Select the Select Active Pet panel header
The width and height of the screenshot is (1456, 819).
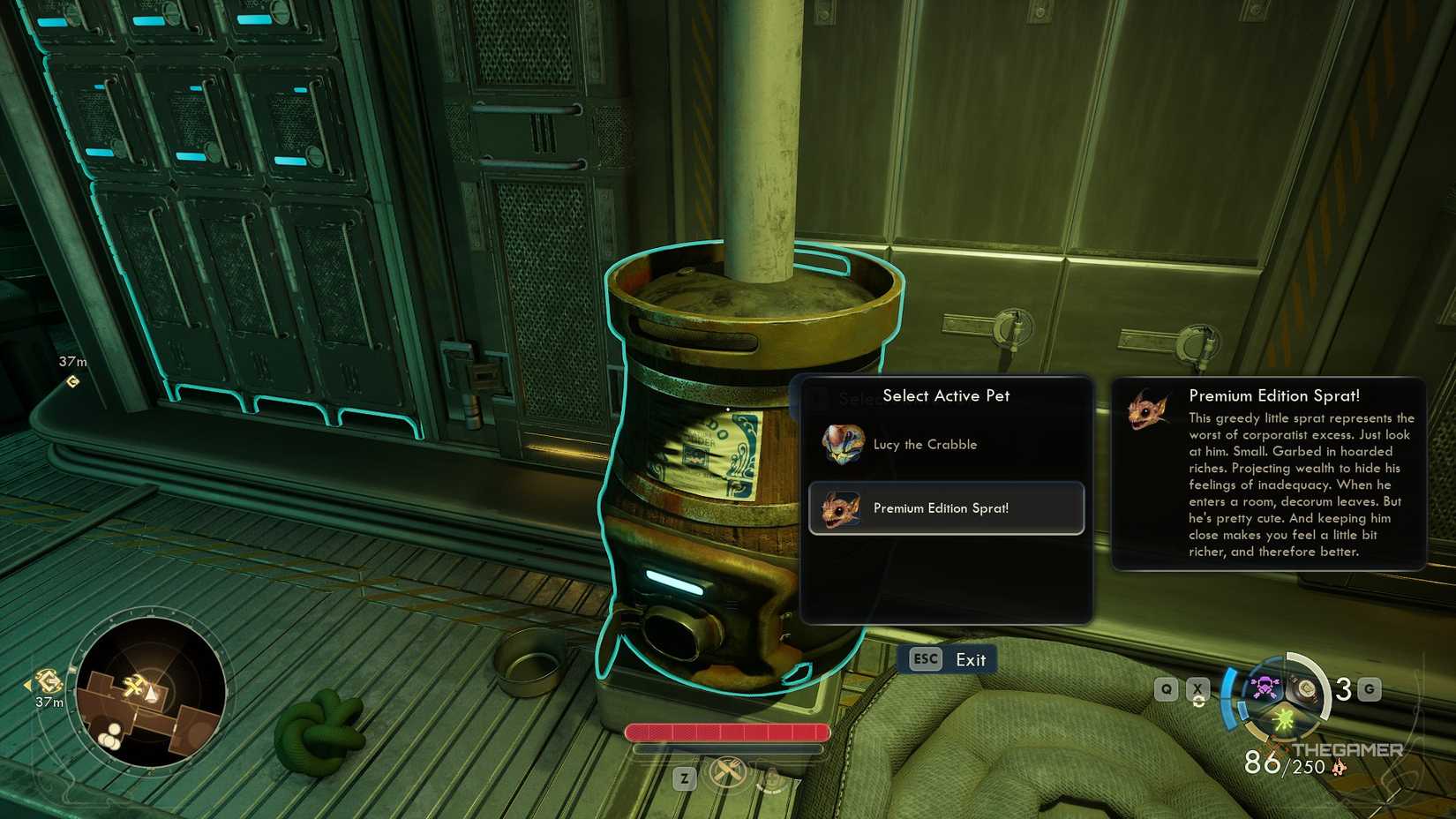pos(947,395)
